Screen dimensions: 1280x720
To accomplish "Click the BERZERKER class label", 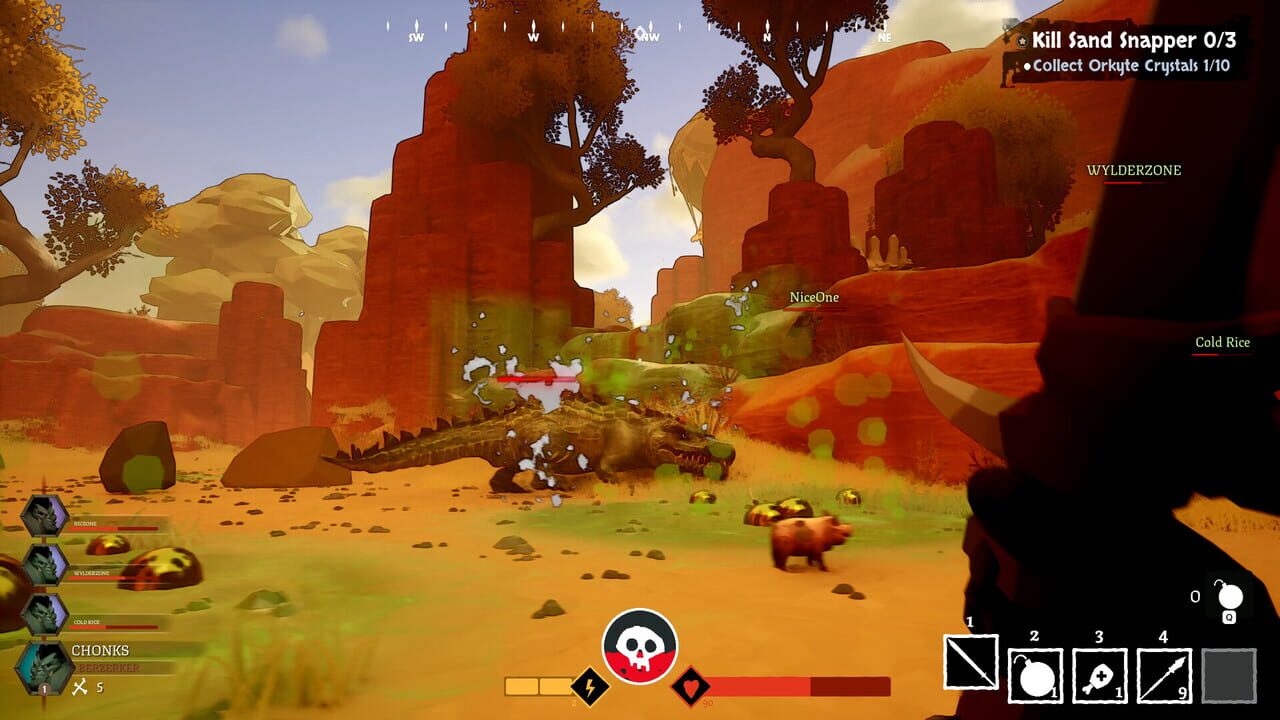I will 108,669.
